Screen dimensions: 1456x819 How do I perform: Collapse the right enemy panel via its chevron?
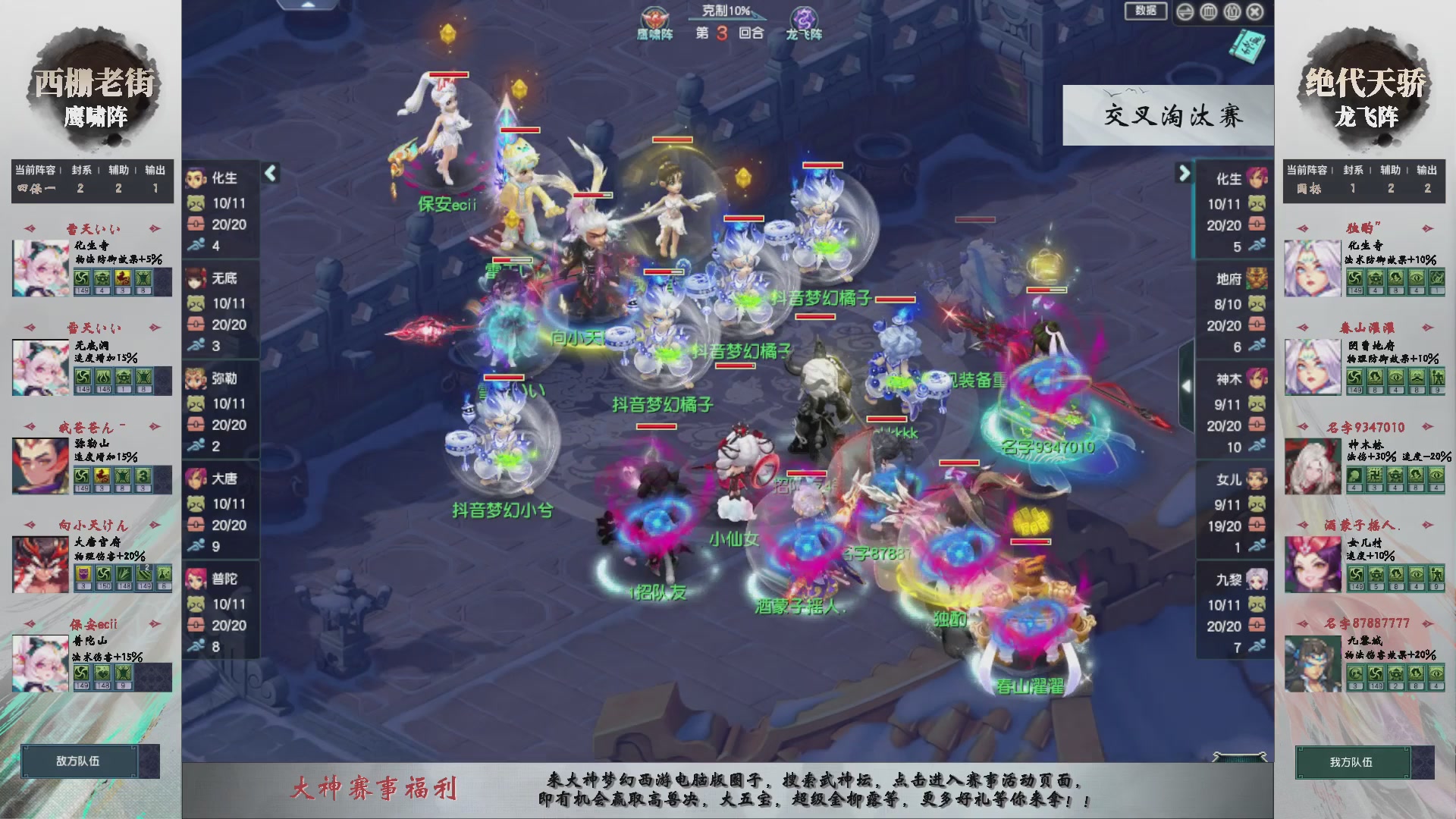pos(1184,174)
